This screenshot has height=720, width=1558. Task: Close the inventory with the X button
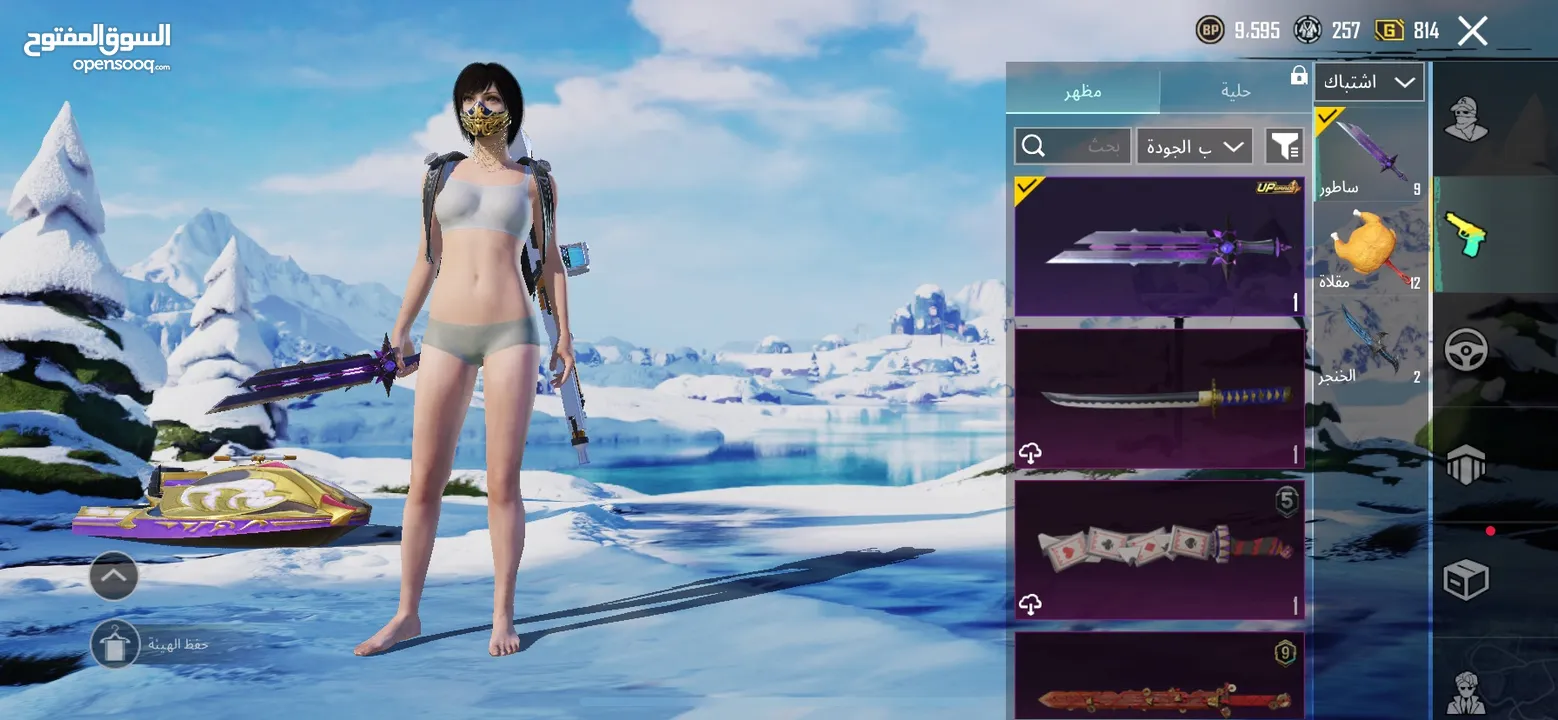click(x=1472, y=31)
